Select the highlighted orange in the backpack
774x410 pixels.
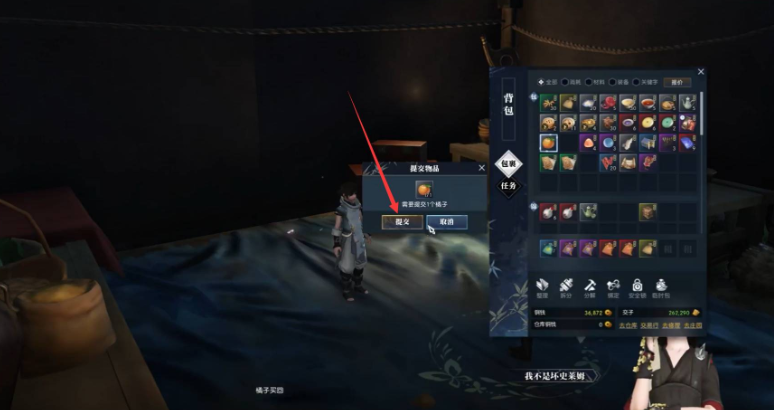(x=548, y=143)
